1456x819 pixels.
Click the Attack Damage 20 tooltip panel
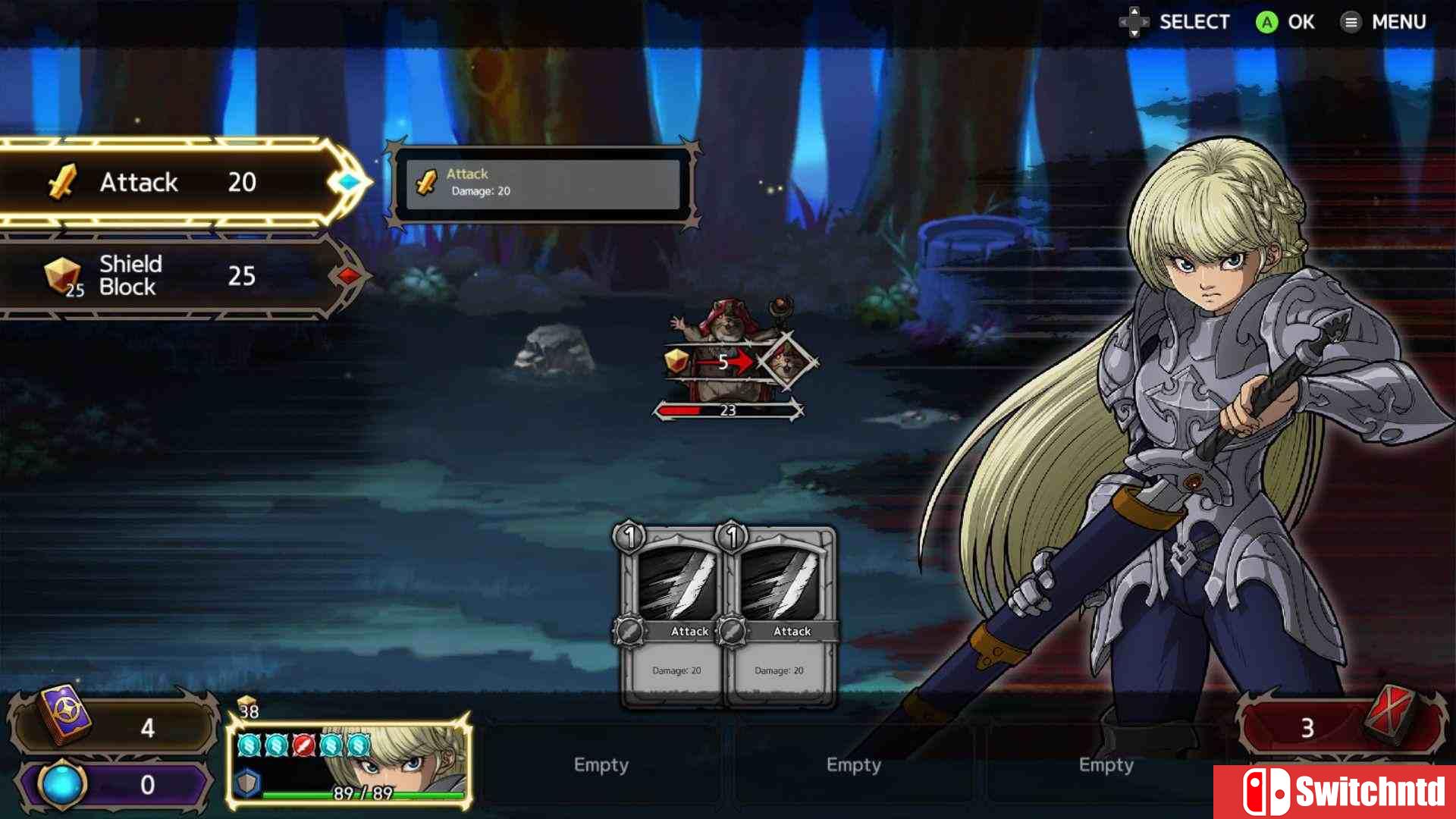tap(542, 184)
